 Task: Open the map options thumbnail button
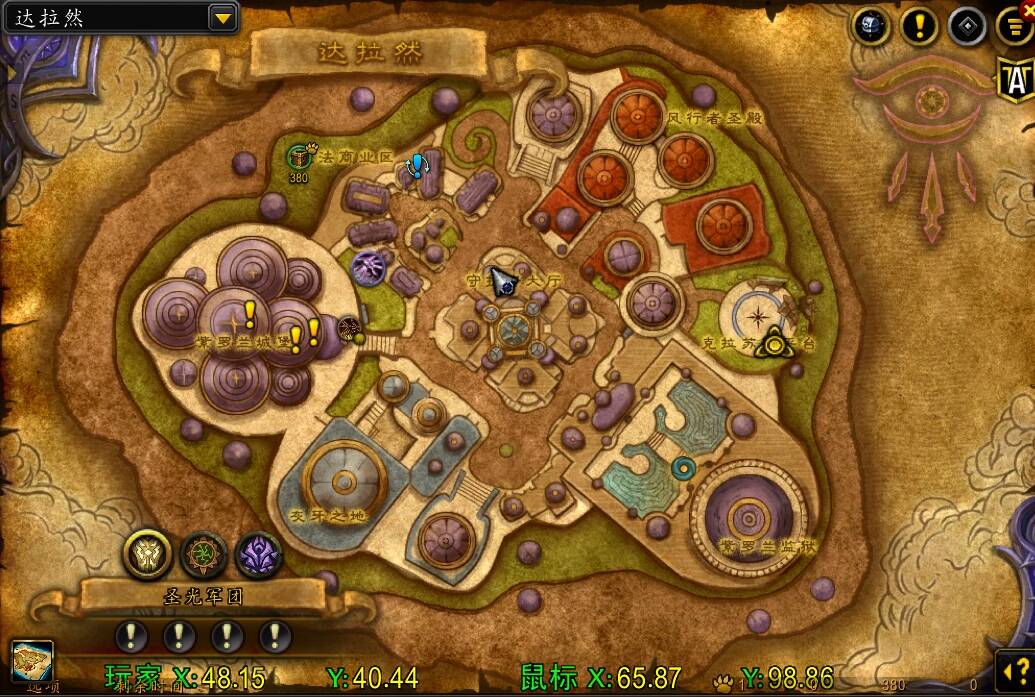[32, 660]
